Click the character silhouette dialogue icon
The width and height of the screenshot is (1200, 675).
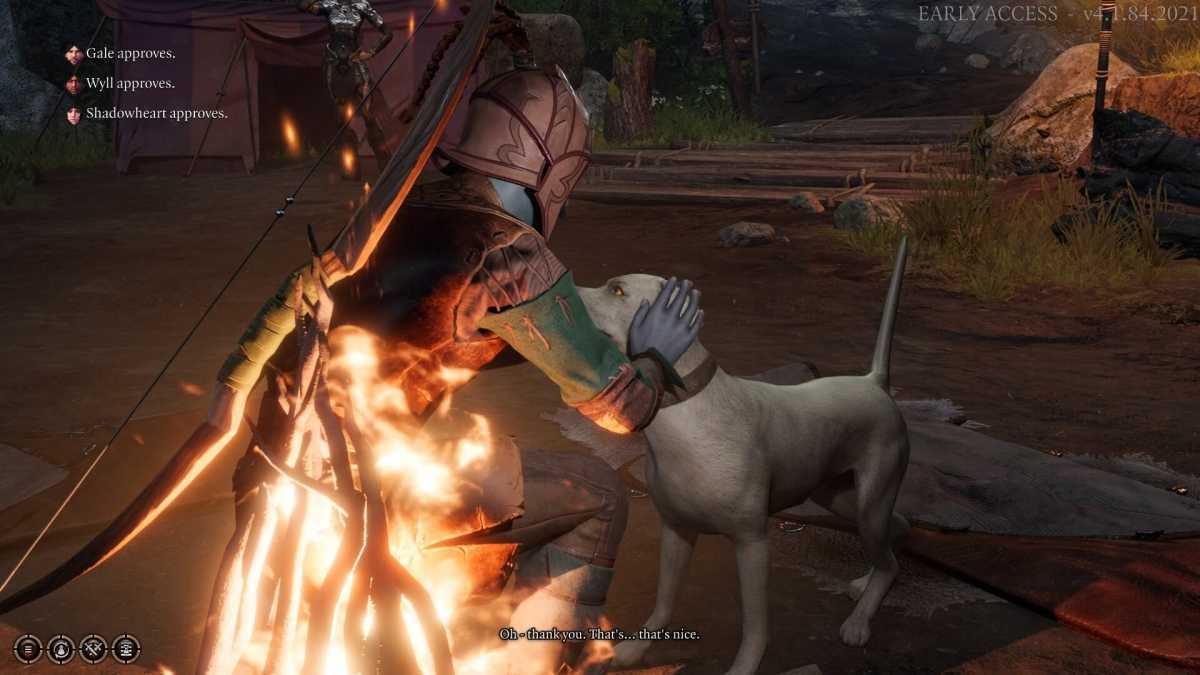61,649
